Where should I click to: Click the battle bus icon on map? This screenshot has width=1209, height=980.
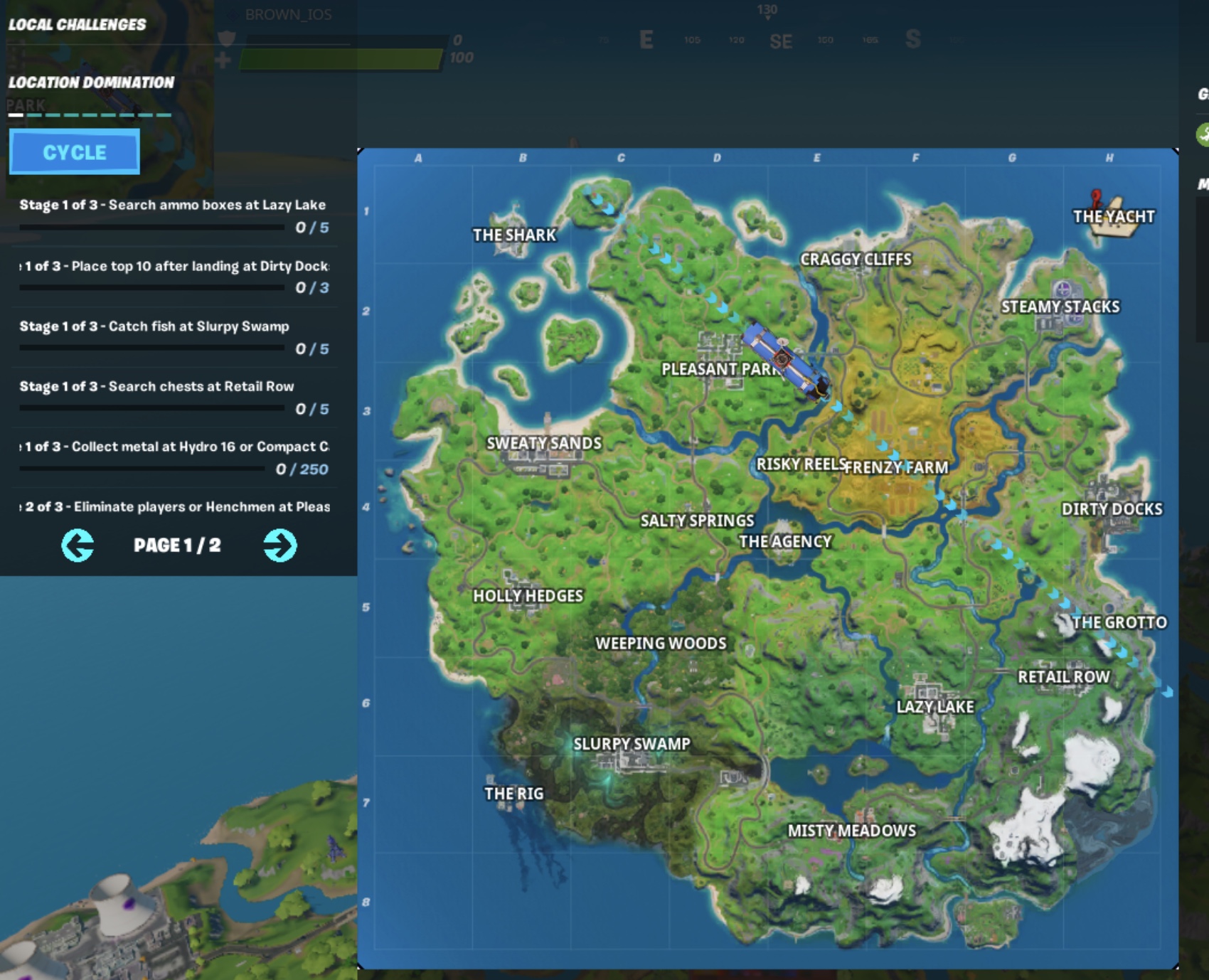[x=786, y=360]
